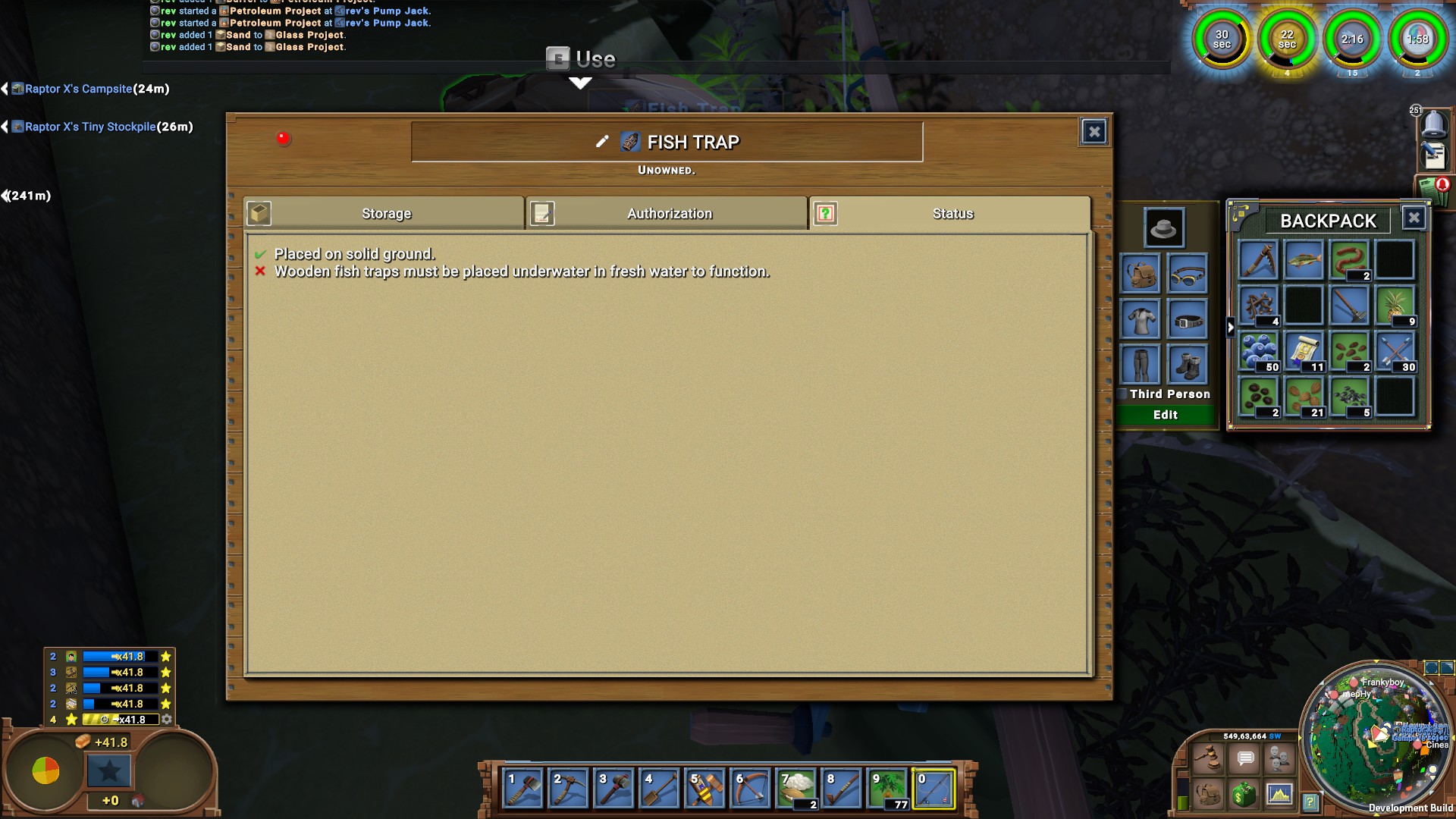
Task: Open the notifications bell
Action: (1433, 124)
